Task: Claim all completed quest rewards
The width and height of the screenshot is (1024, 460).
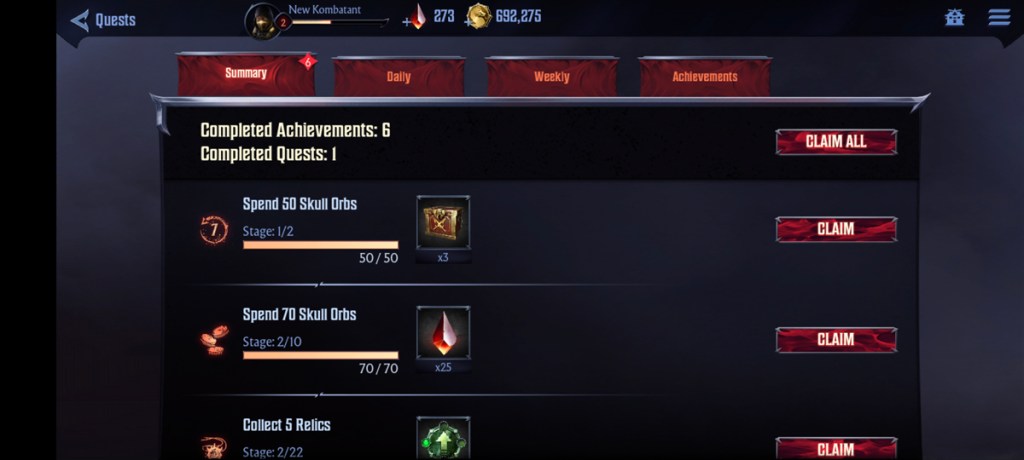Action: tap(836, 142)
